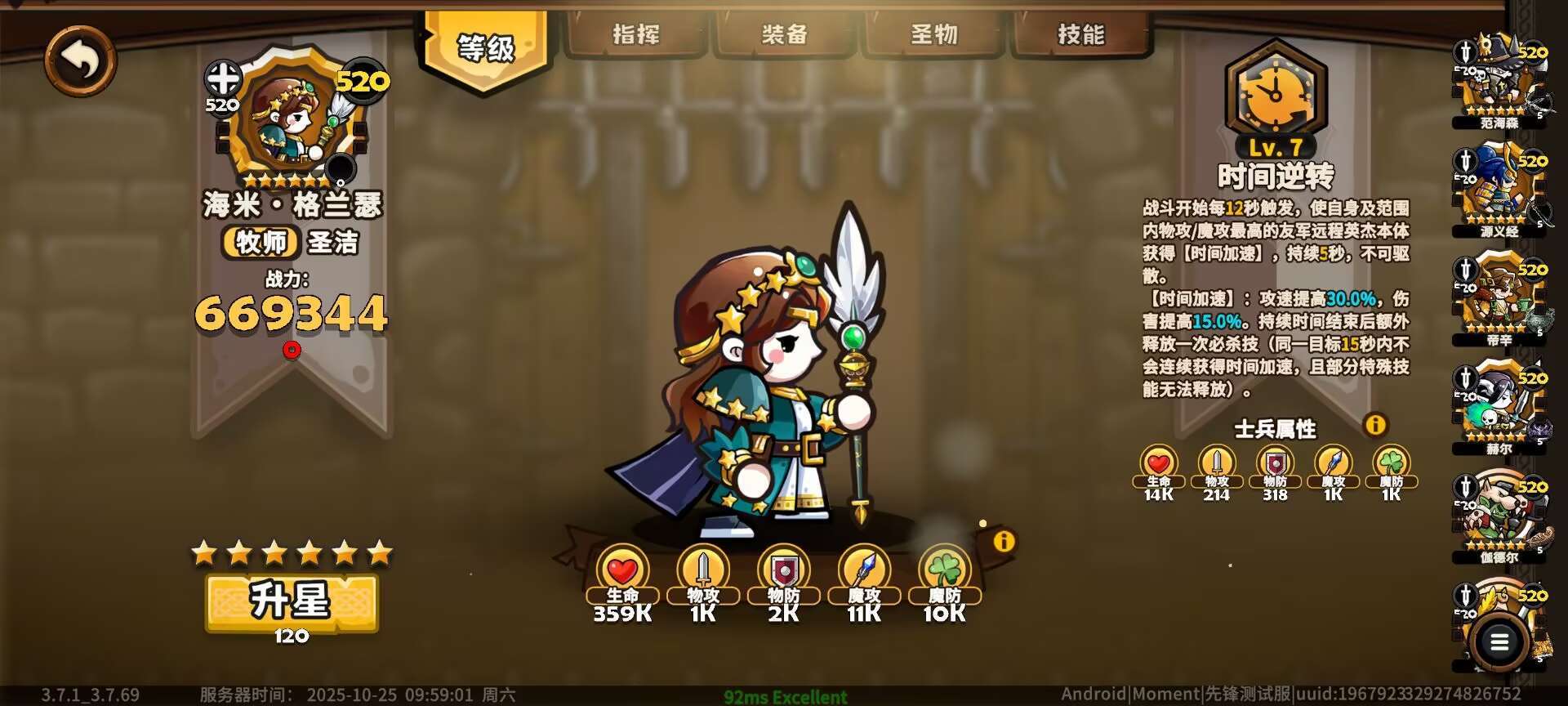Switch to the 装备 tab
The height and width of the screenshot is (706, 1568).
[x=786, y=34]
